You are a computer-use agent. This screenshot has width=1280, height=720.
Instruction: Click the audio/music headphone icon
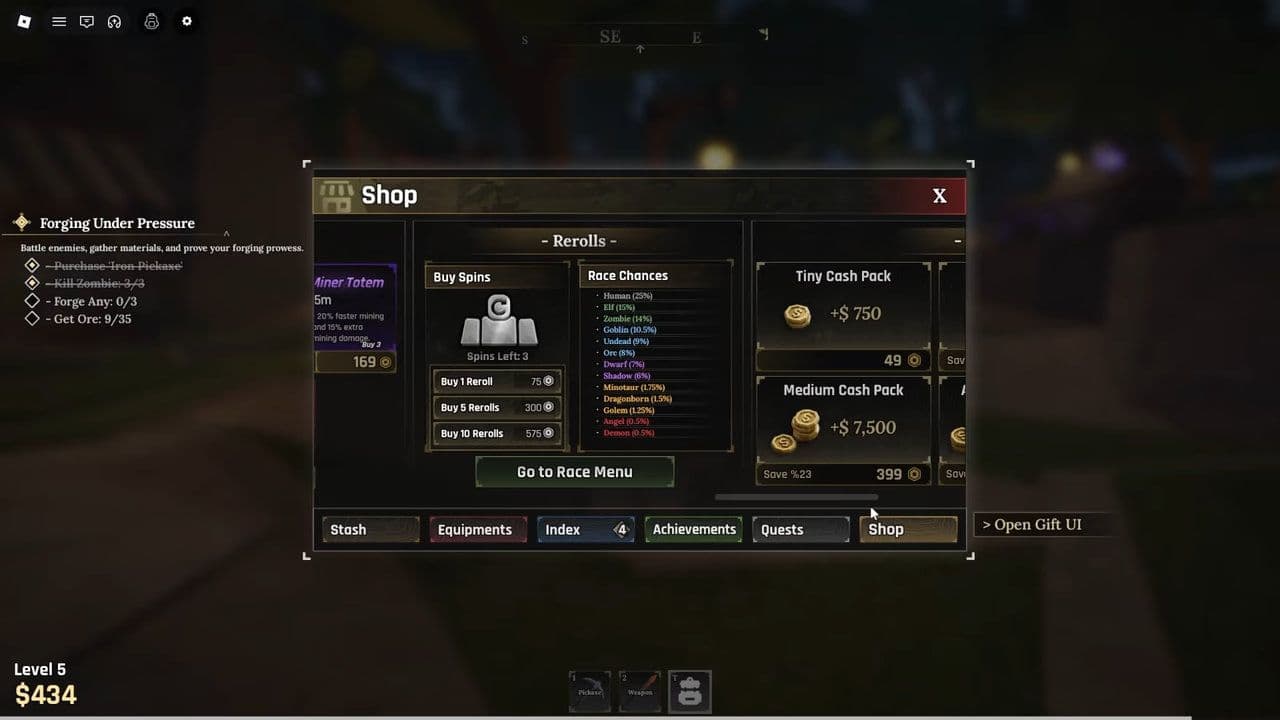point(115,21)
